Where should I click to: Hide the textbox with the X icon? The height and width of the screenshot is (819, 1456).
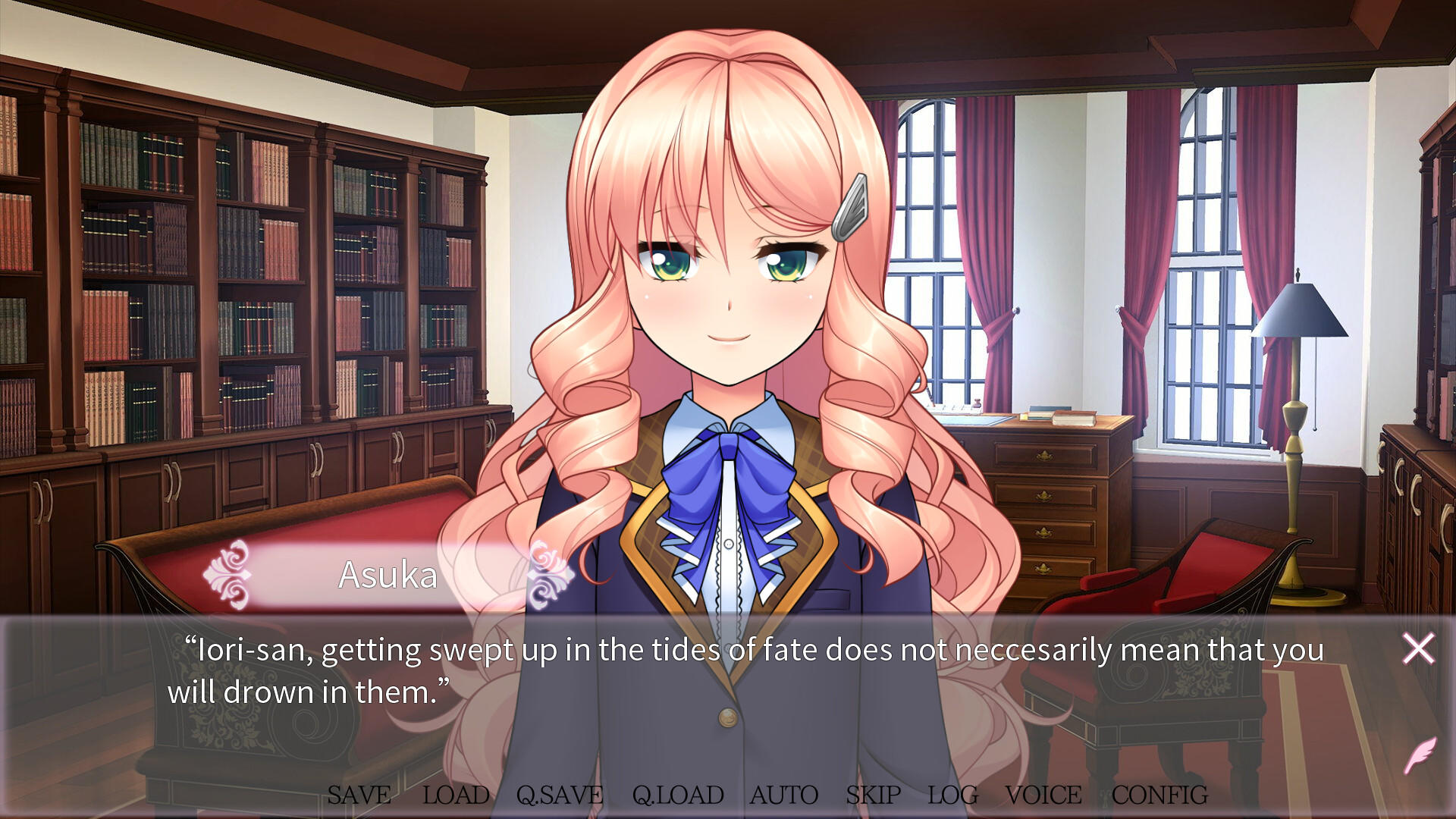[x=1417, y=650]
